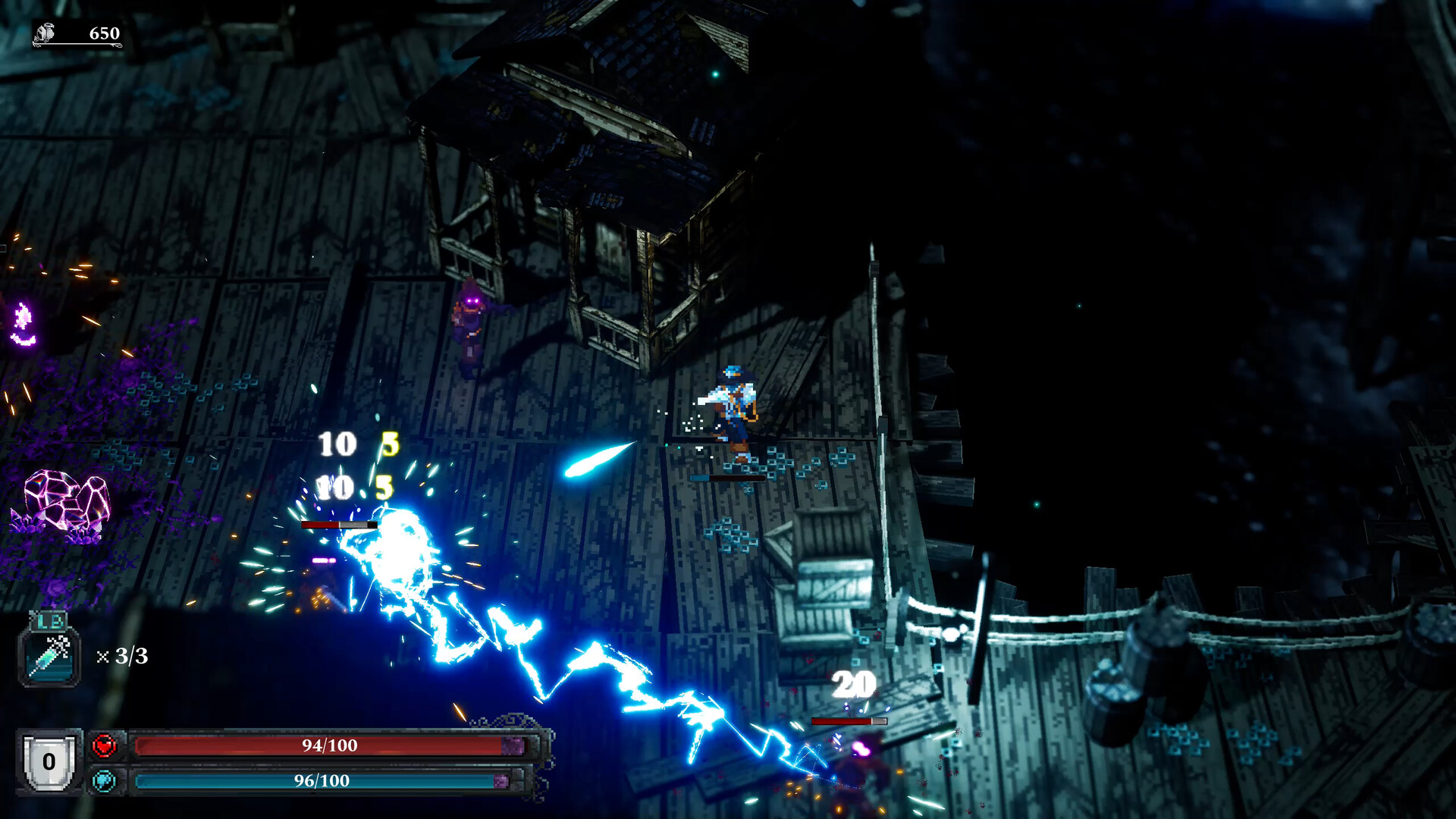Click the white 20 damage number
Image resolution: width=1456 pixels, height=819 pixels.
[852, 685]
